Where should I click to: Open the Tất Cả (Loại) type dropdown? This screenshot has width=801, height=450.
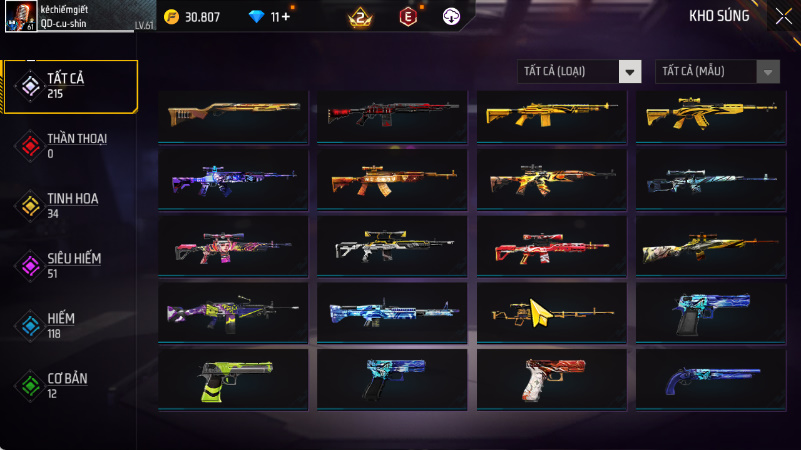tap(579, 71)
